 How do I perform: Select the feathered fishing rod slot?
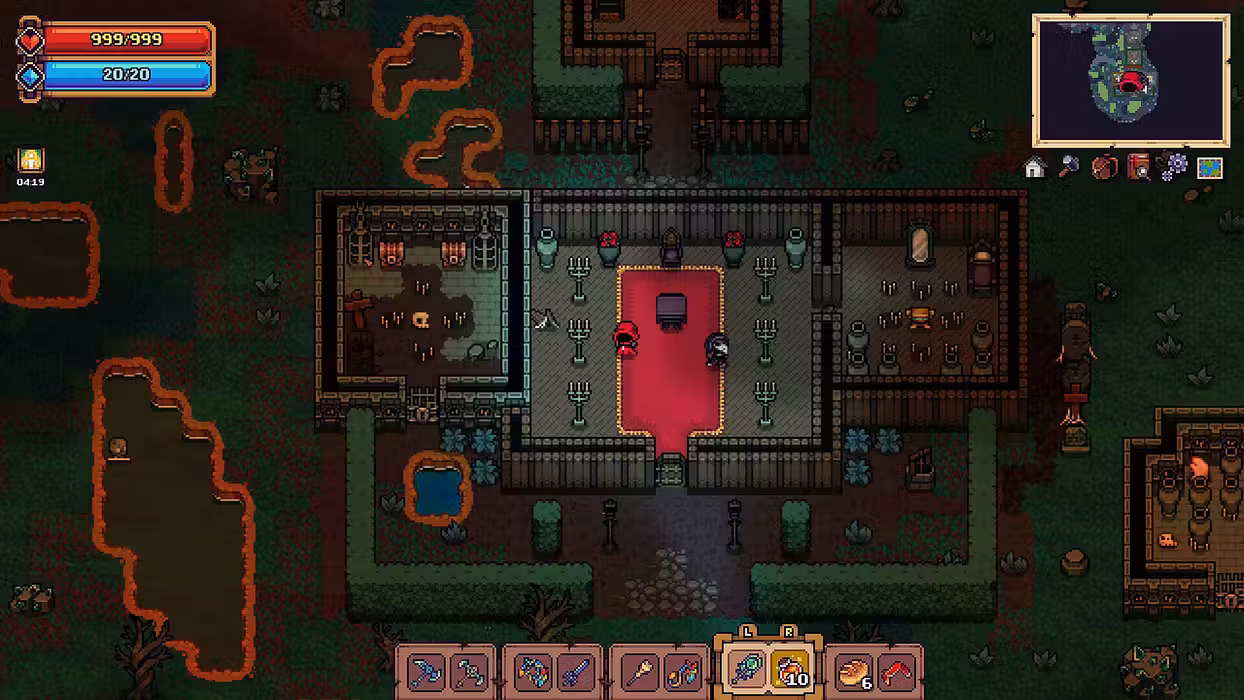(684, 671)
